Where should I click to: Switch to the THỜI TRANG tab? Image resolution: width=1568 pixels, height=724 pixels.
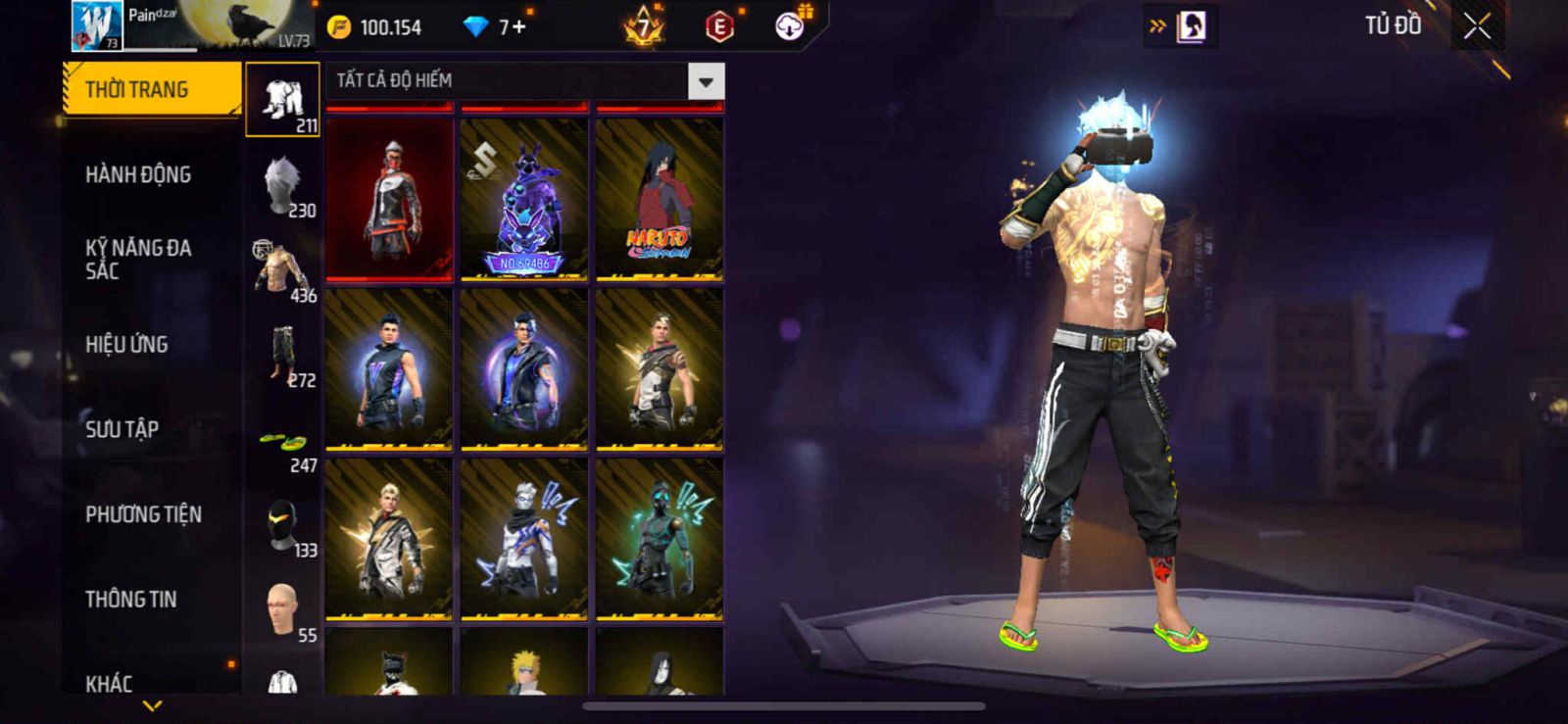pyautogui.click(x=151, y=90)
